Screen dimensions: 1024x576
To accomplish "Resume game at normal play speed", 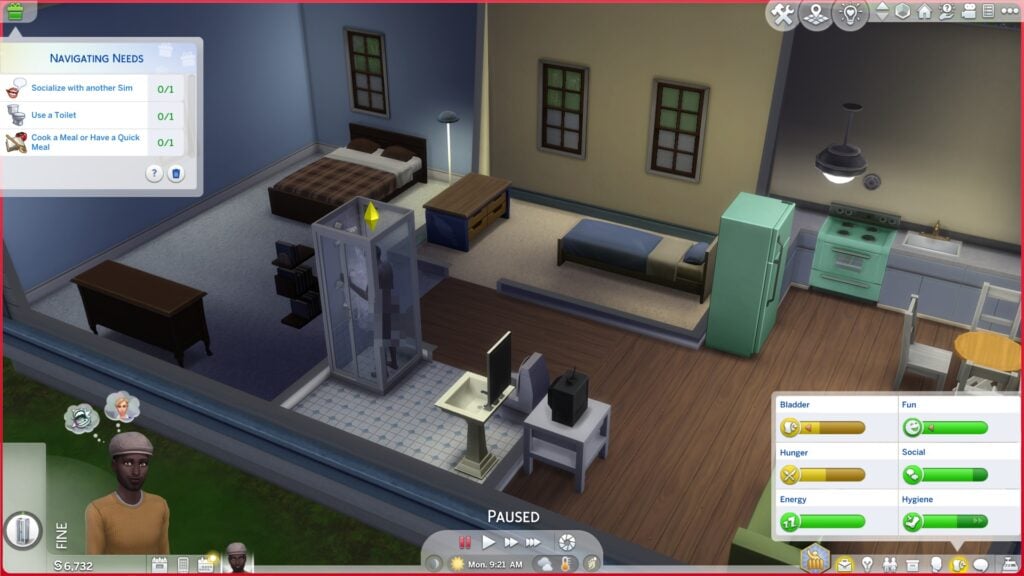I will click(x=489, y=542).
